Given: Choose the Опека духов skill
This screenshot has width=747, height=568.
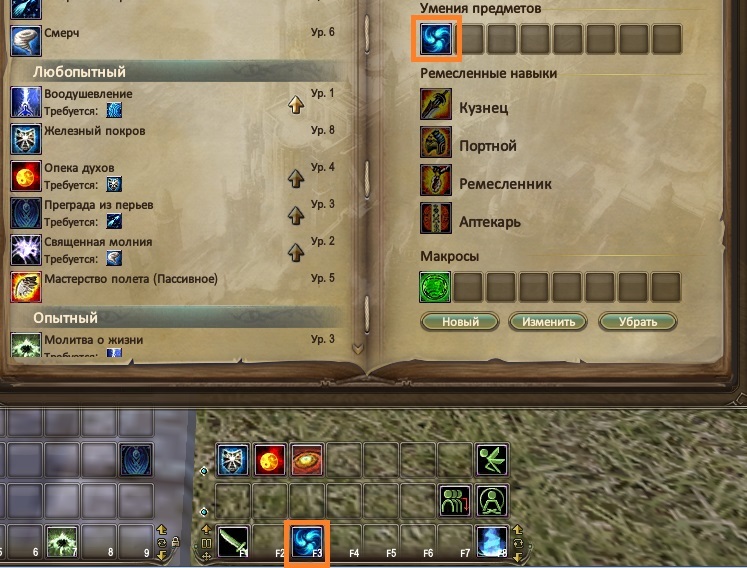Looking at the screenshot, I should 25,175.
